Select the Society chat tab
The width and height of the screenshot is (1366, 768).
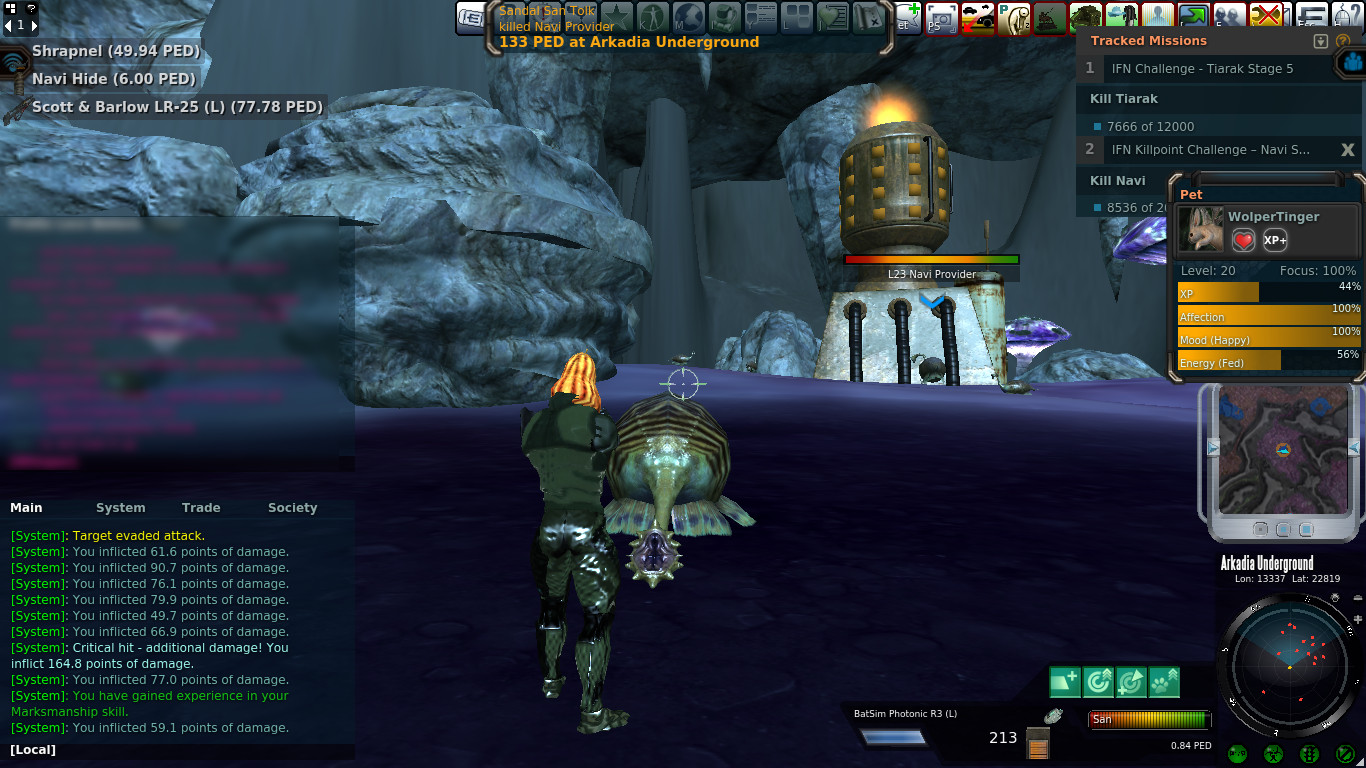coord(292,508)
